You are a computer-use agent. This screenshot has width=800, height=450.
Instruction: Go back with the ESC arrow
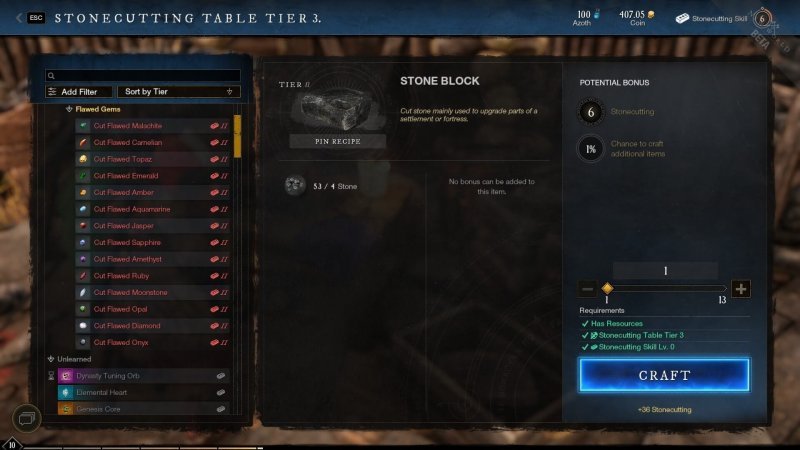[x=20, y=18]
